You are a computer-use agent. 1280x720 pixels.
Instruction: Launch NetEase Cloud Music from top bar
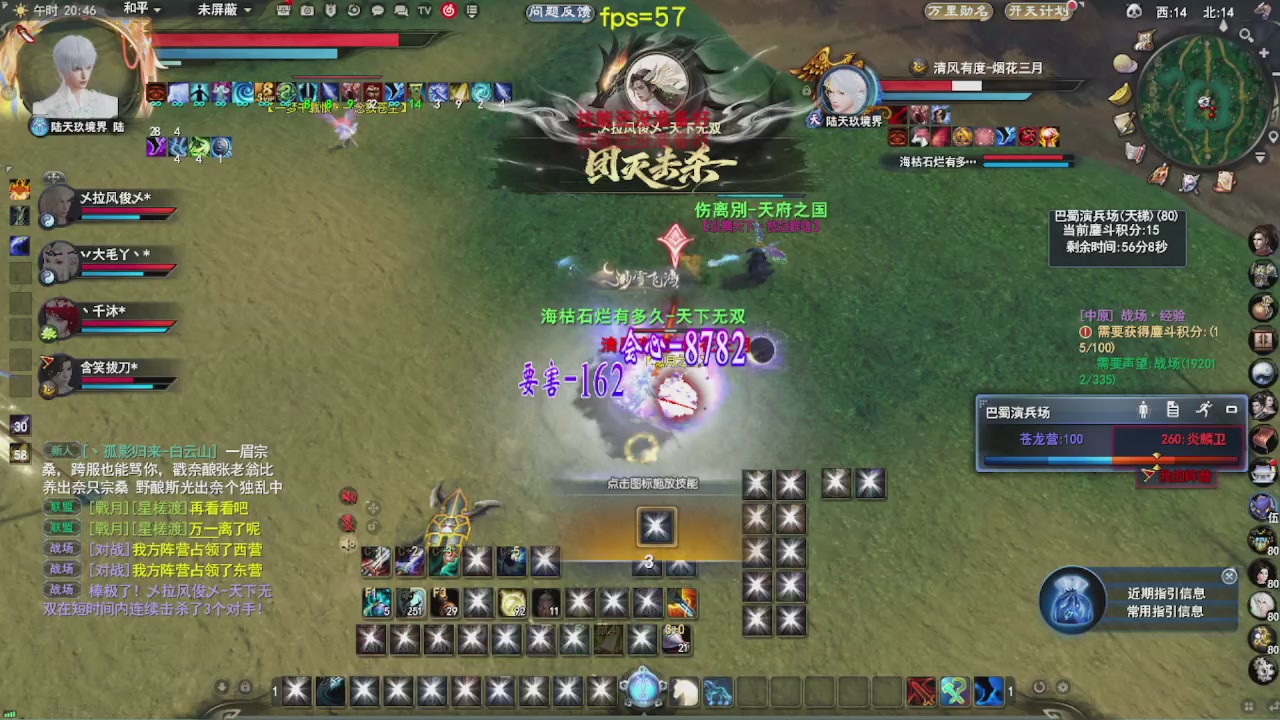click(449, 11)
